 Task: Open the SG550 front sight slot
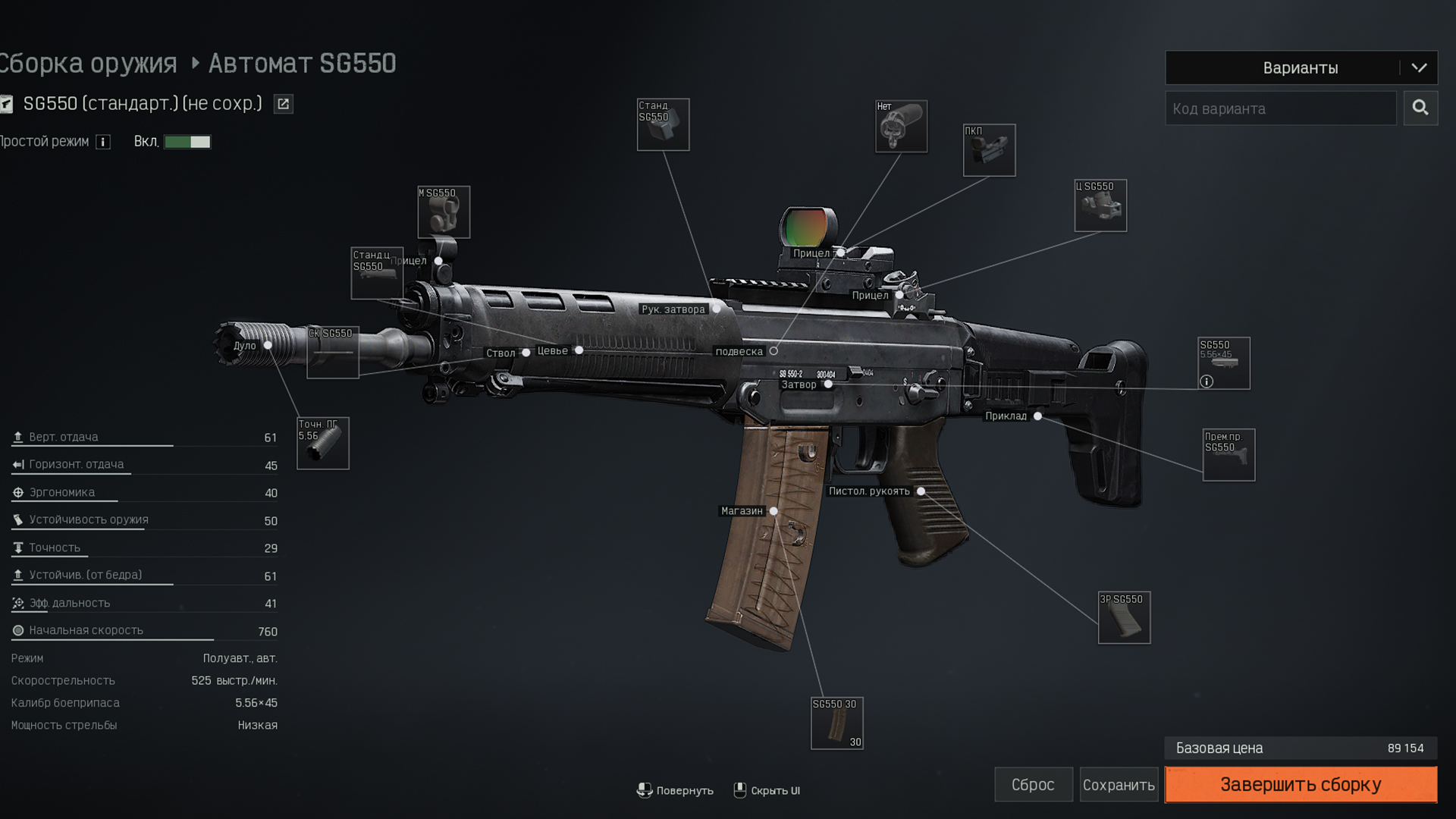(444, 212)
